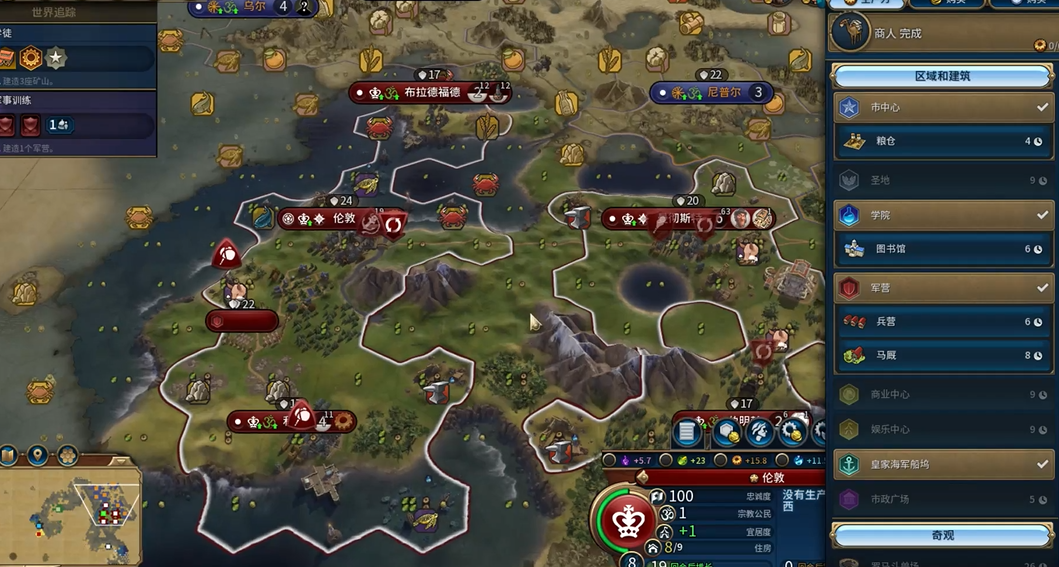The image size is (1059, 567).
Task: Open the 市中心 (City Center) district row
Action: click(942, 107)
